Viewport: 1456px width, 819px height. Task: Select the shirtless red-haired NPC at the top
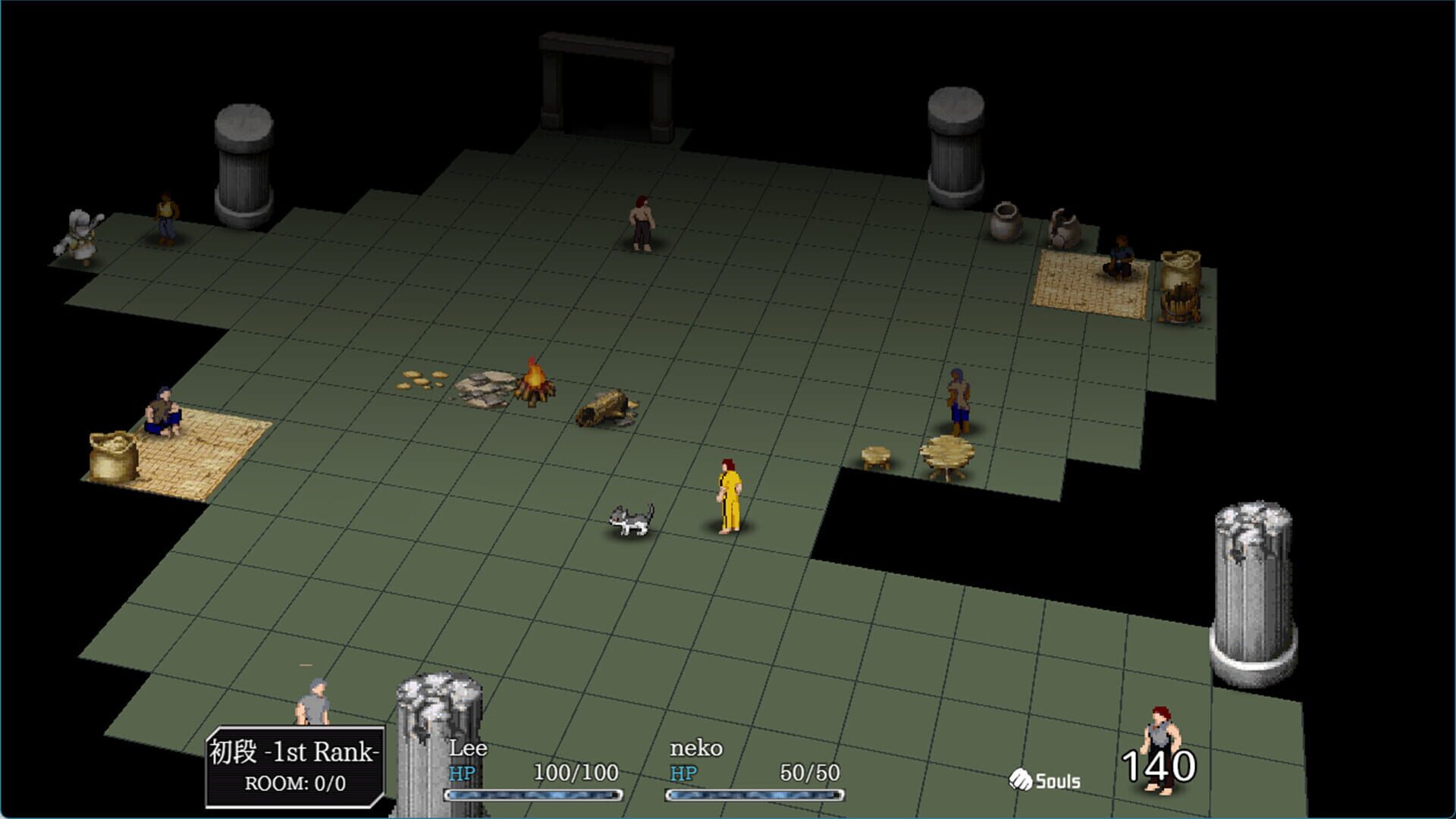[641, 220]
